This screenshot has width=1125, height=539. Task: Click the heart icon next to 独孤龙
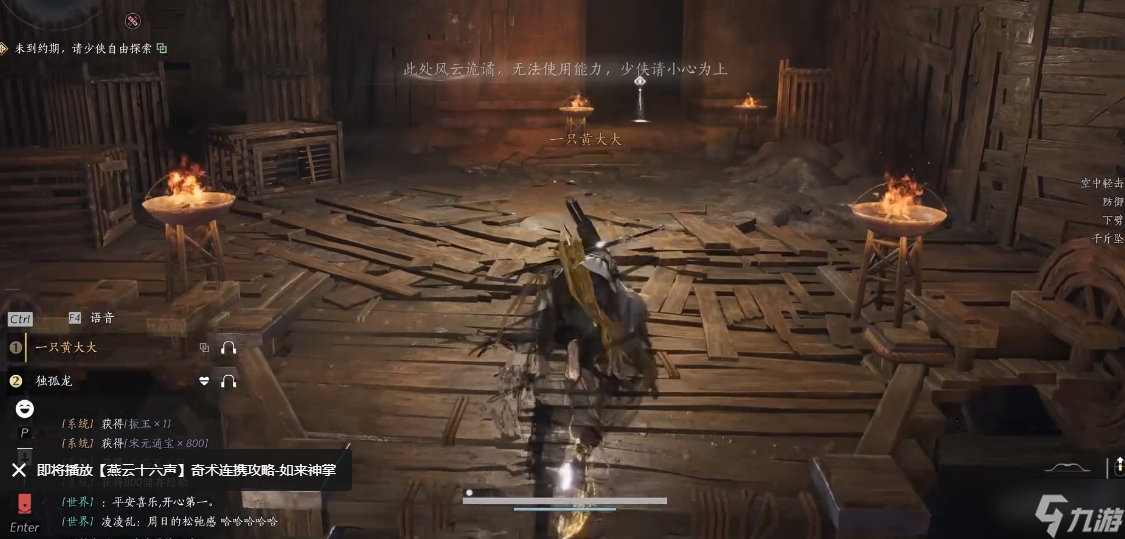[x=204, y=381]
